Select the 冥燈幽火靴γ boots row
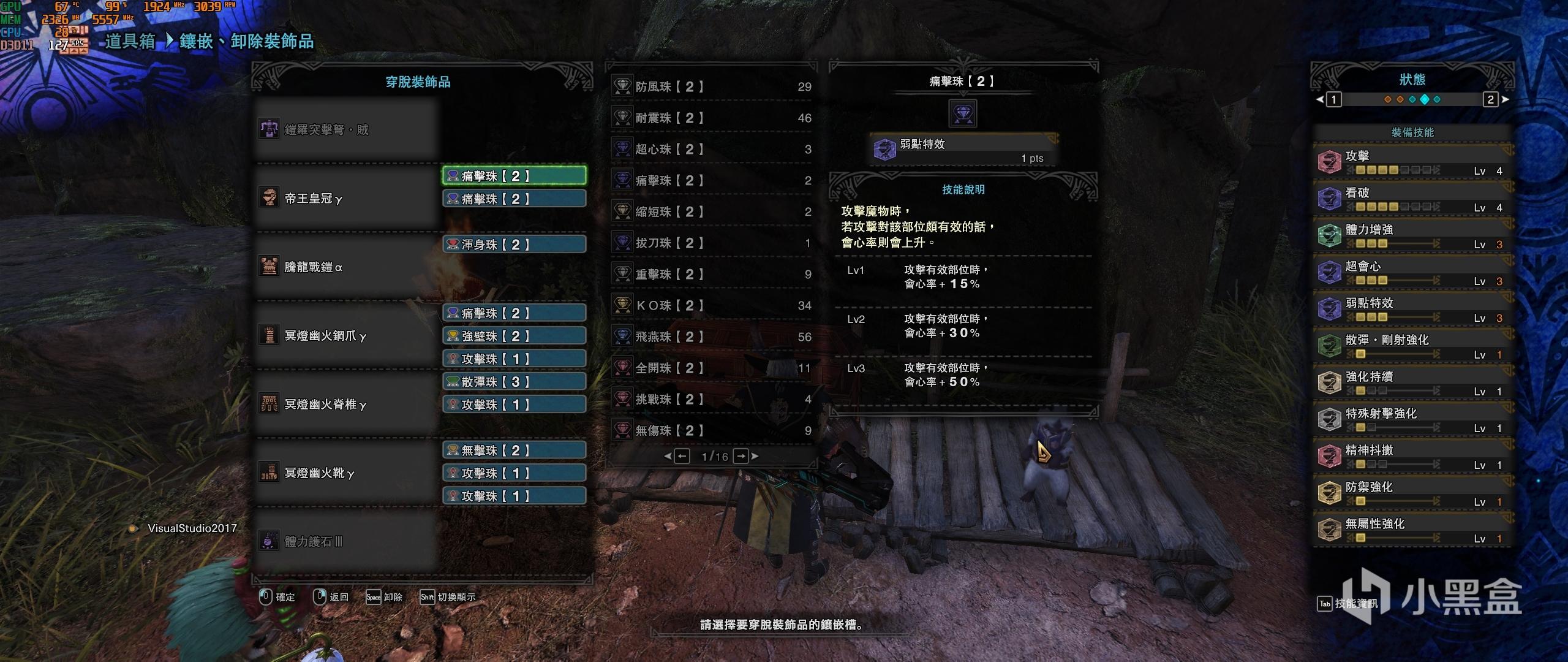Screen dimensions: 1568x662 point(346,473)
